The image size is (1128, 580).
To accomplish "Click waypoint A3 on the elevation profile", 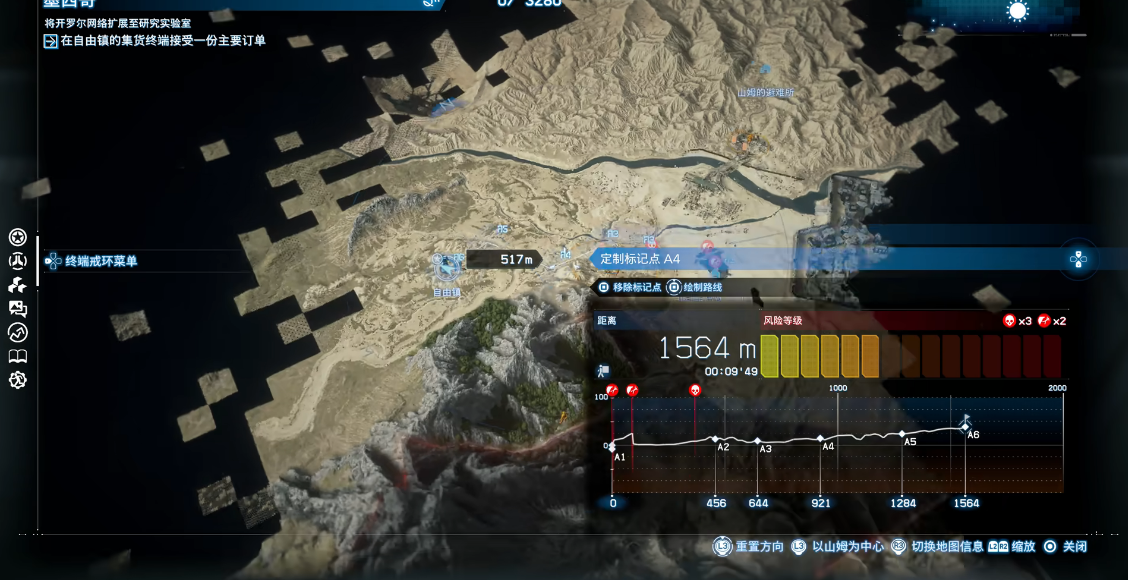I will coord(758,441).
